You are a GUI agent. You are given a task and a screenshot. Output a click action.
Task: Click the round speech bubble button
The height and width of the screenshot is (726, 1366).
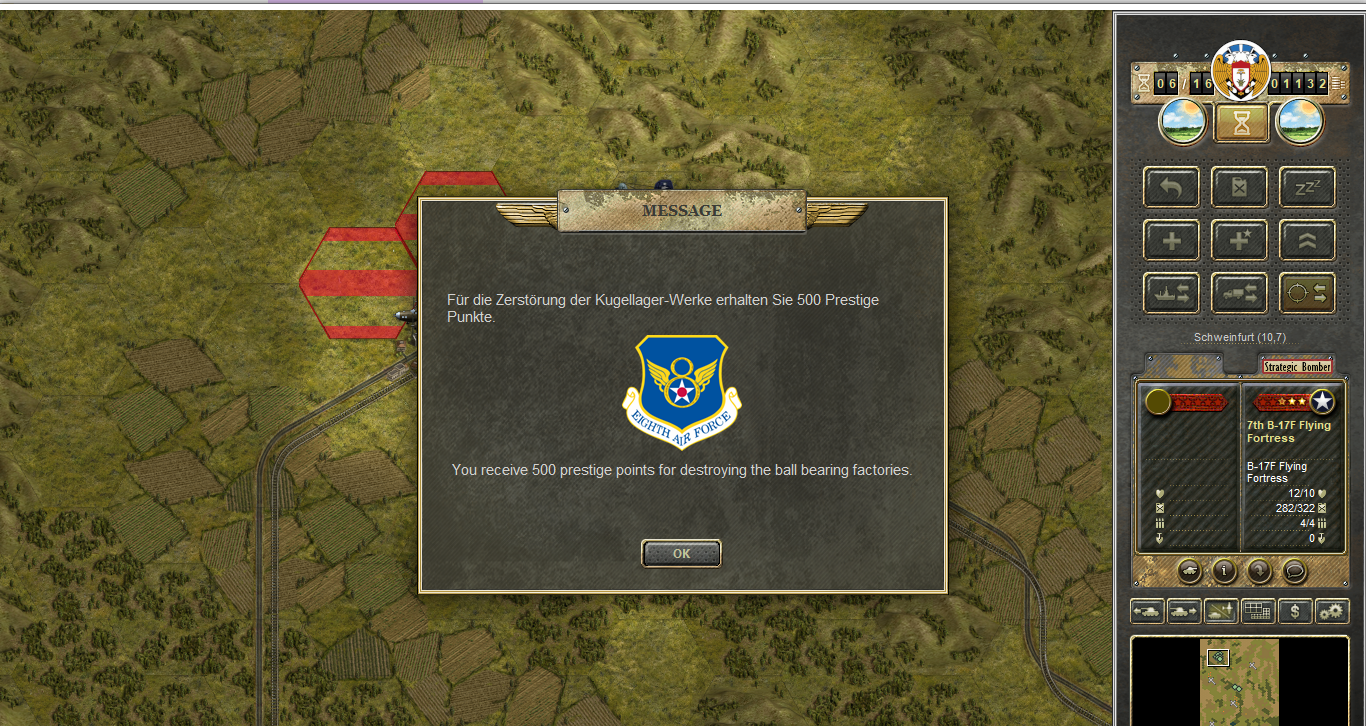click(x=1295, y=571)
